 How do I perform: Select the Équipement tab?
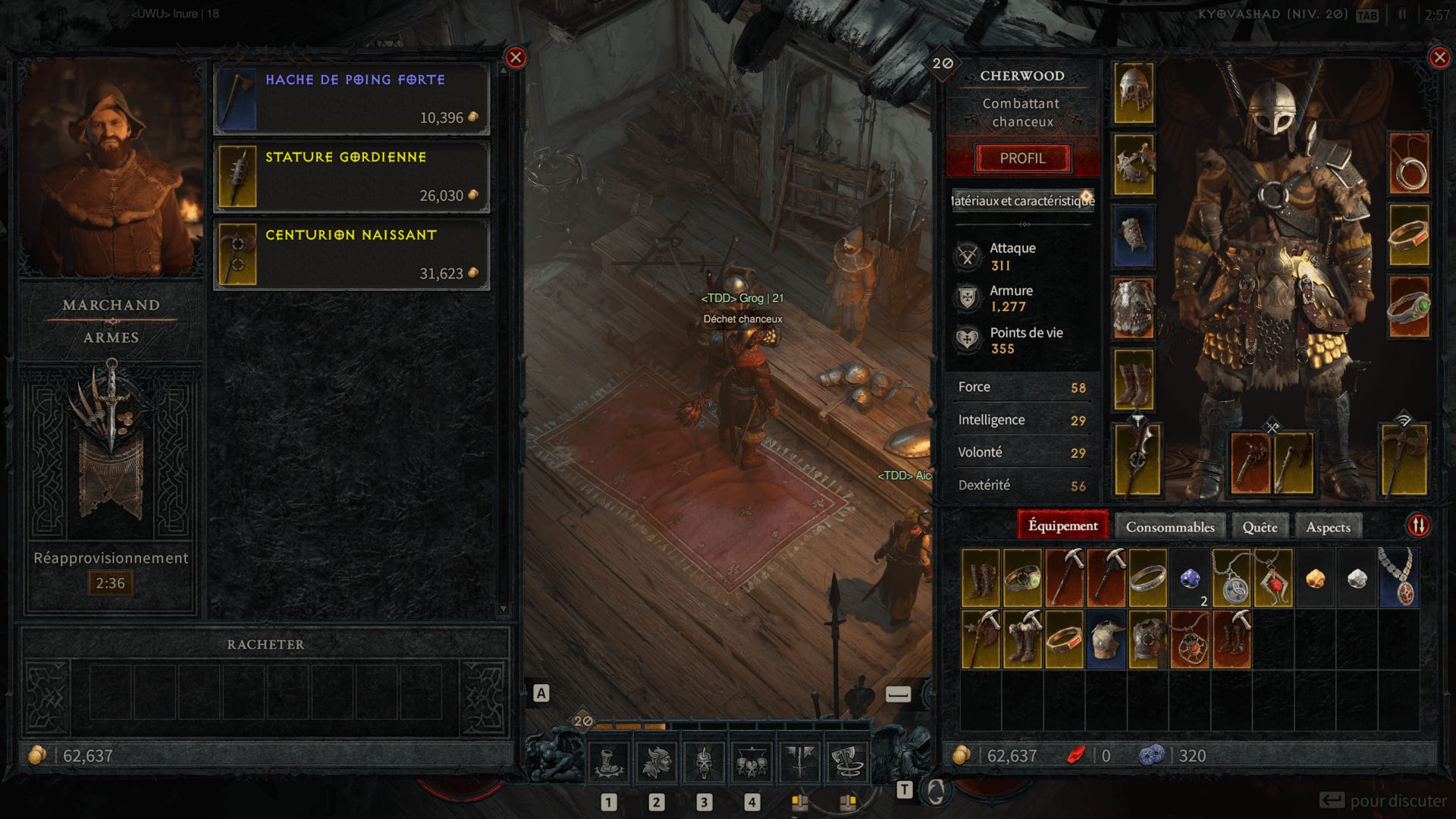[x=1062, y=526]
